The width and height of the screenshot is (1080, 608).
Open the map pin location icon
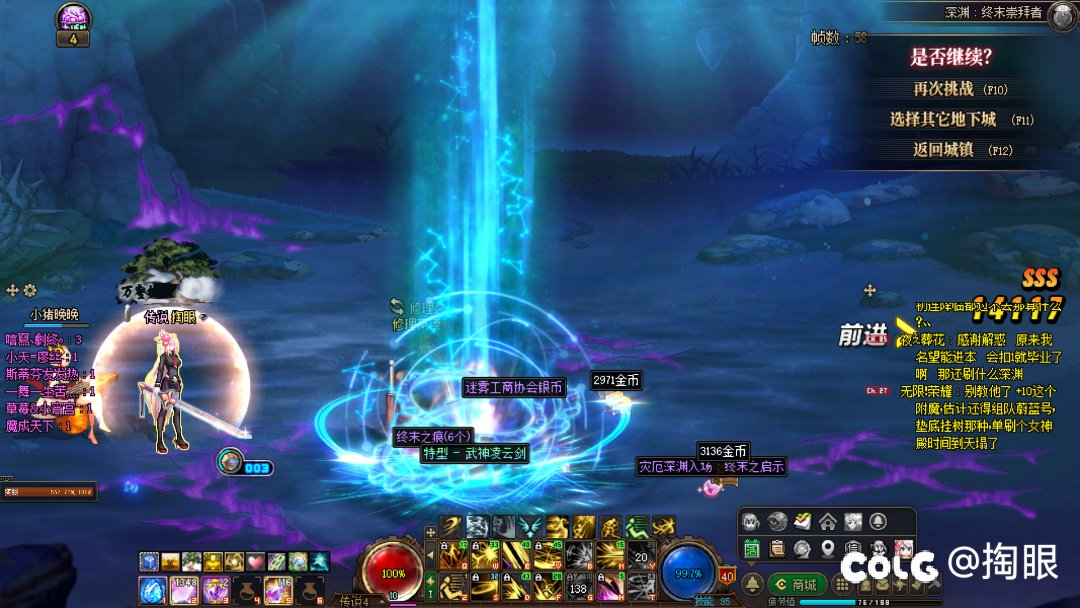[x=827, y=548]
